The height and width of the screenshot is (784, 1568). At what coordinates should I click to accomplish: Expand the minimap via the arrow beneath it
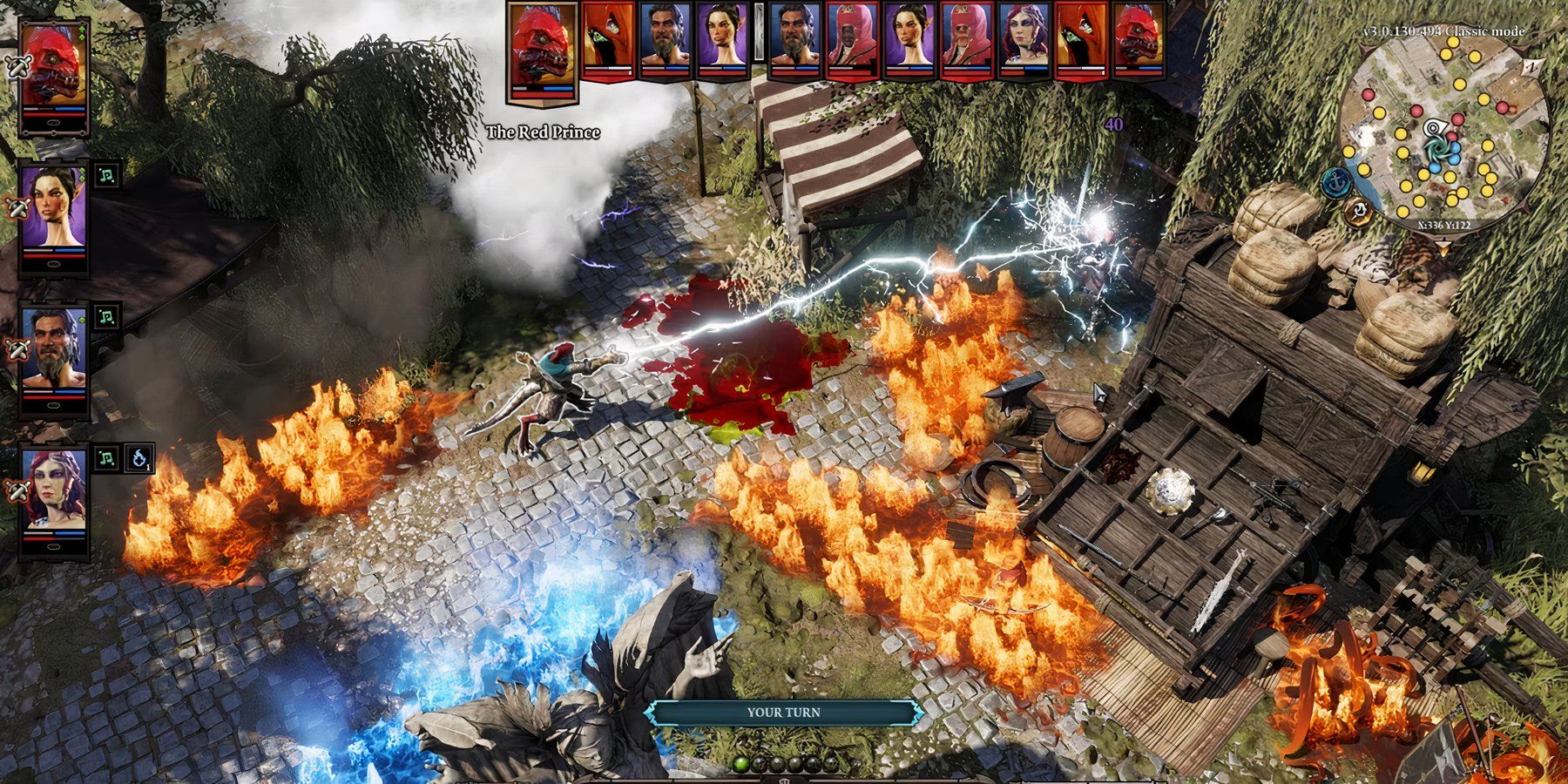[1443, 247]
